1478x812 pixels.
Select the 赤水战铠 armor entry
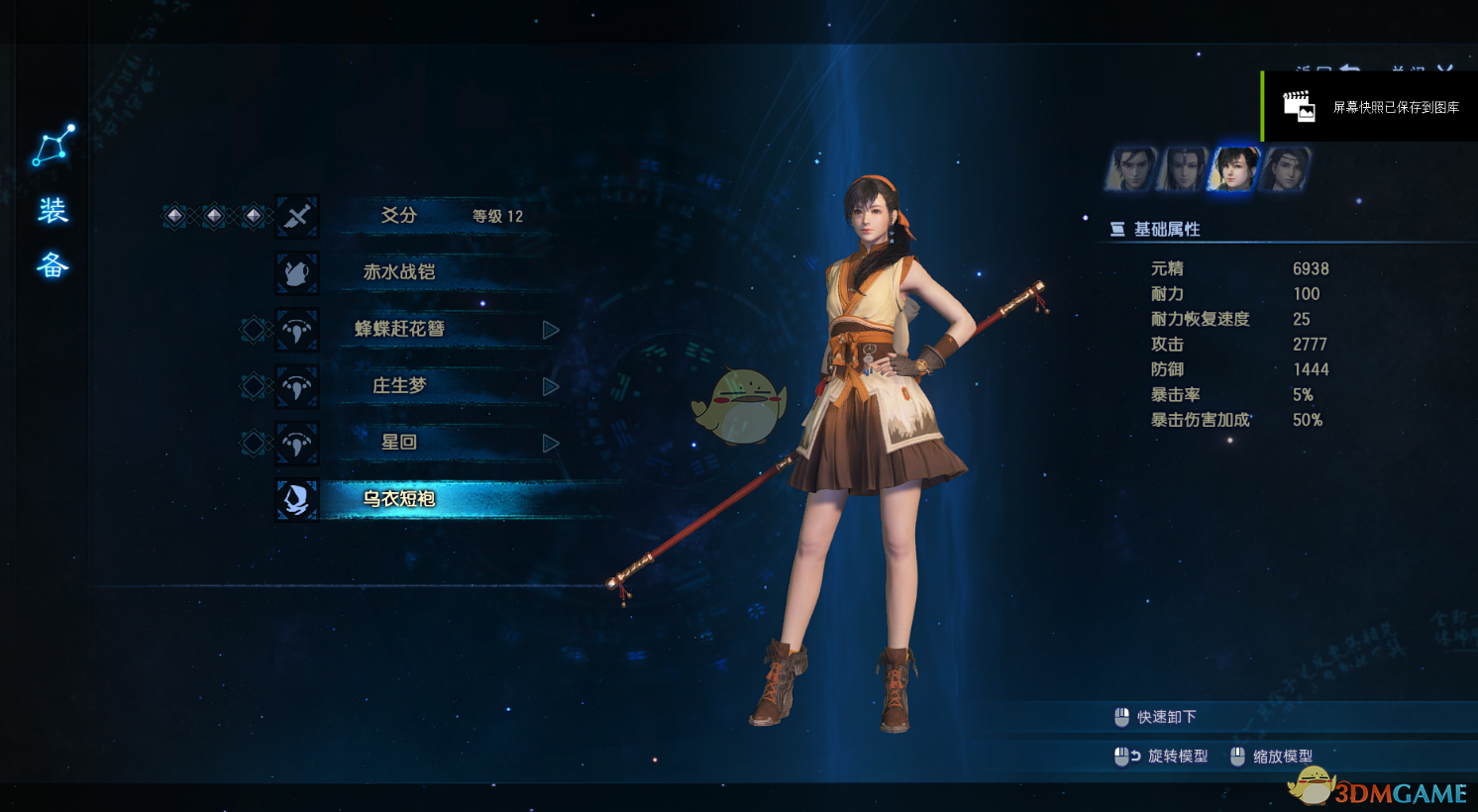tap(399, 272)
